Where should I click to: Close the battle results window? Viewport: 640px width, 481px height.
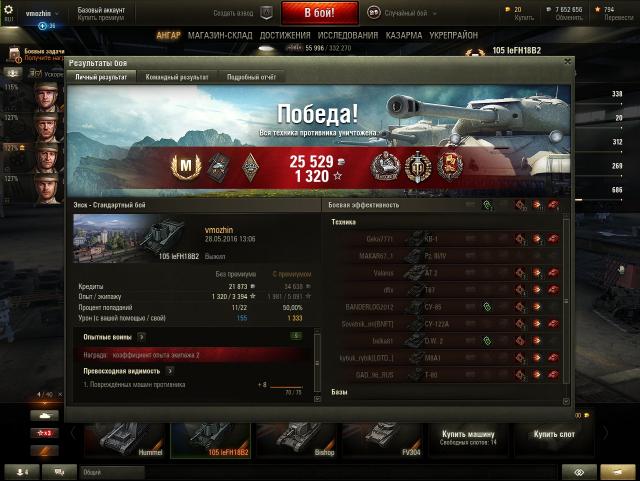coord(568,61)
